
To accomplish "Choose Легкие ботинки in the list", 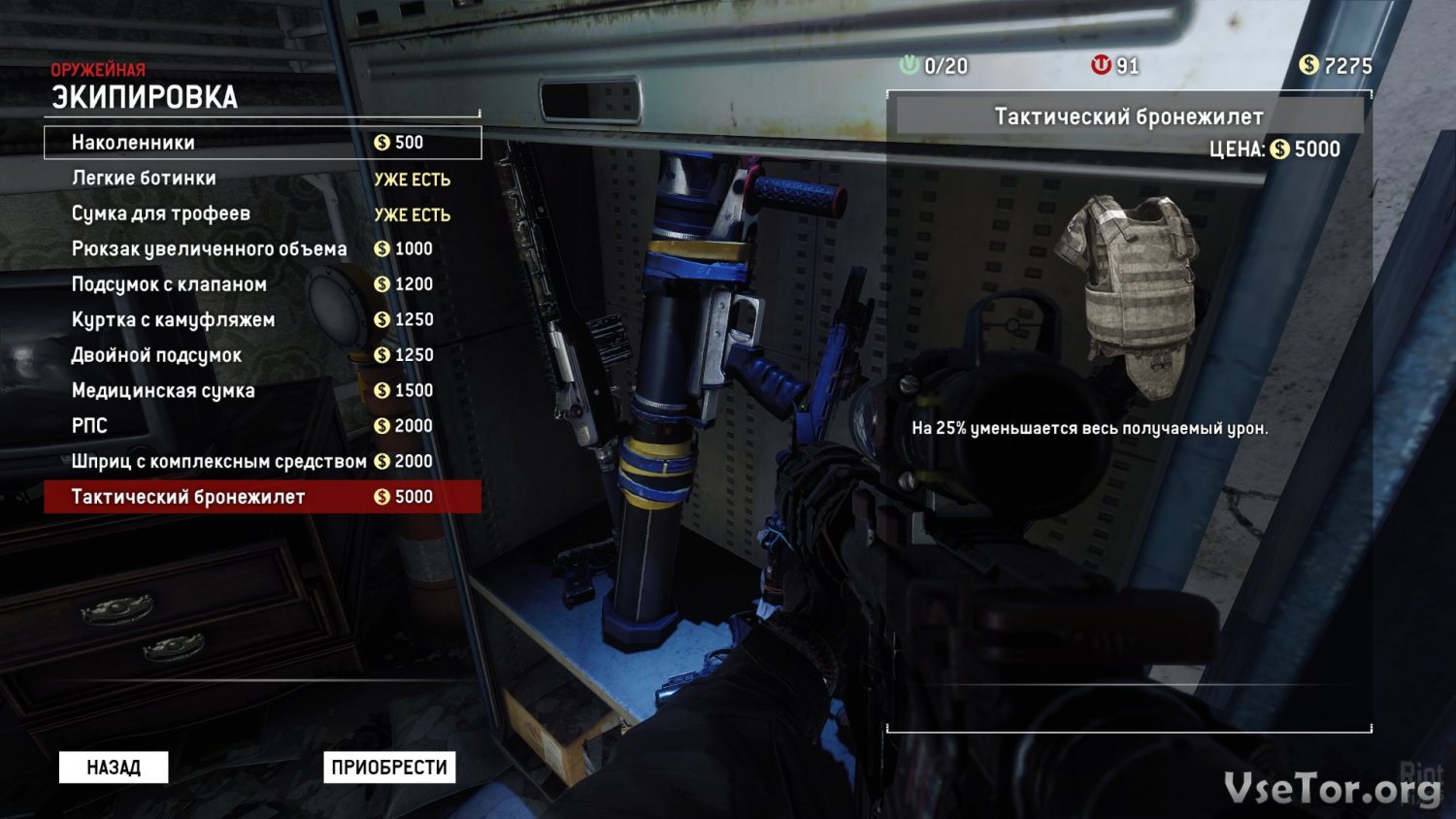I will tap(262, 179).
